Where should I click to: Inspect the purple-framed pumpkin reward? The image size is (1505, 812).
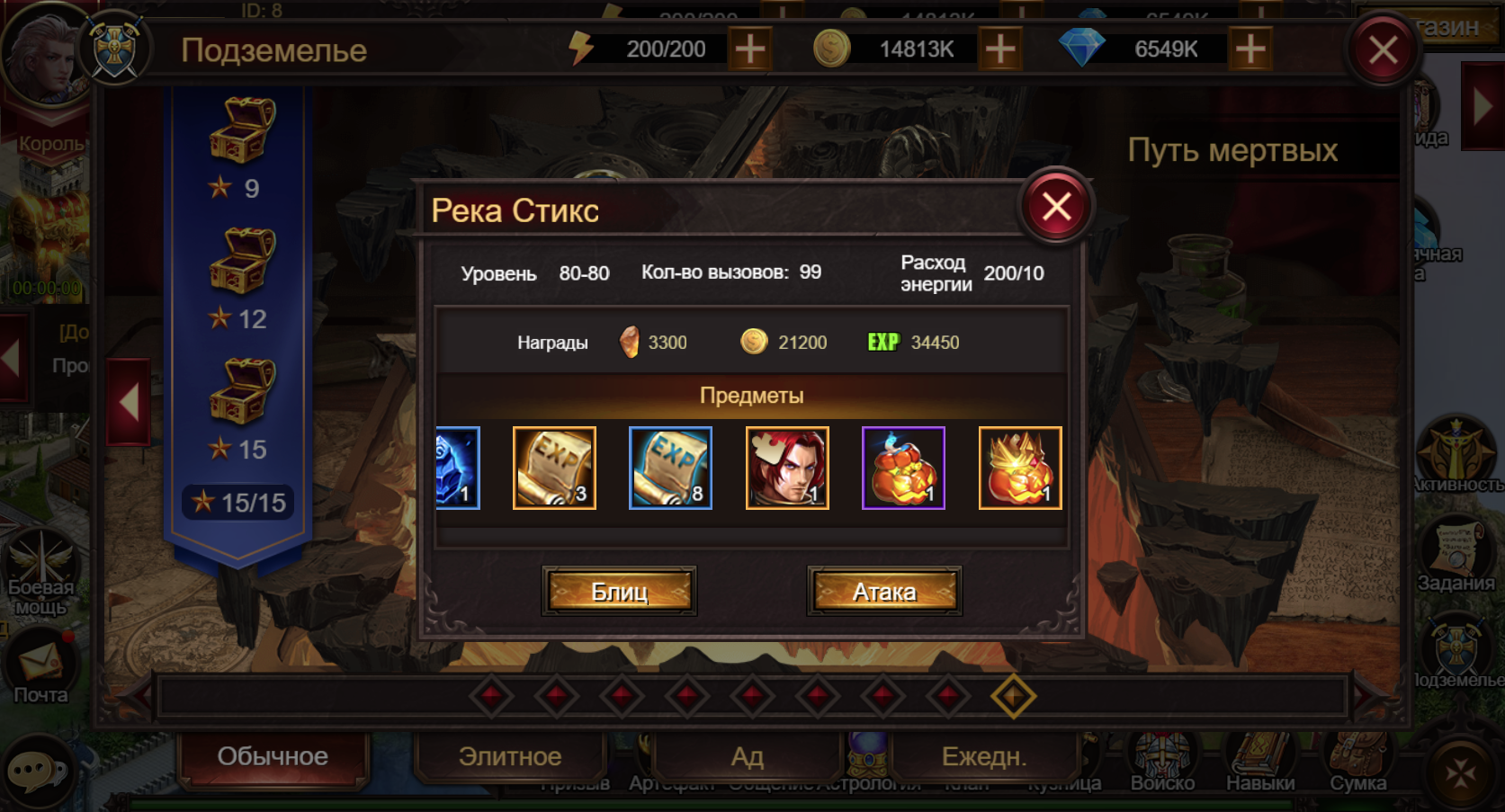tap(903, 468)
